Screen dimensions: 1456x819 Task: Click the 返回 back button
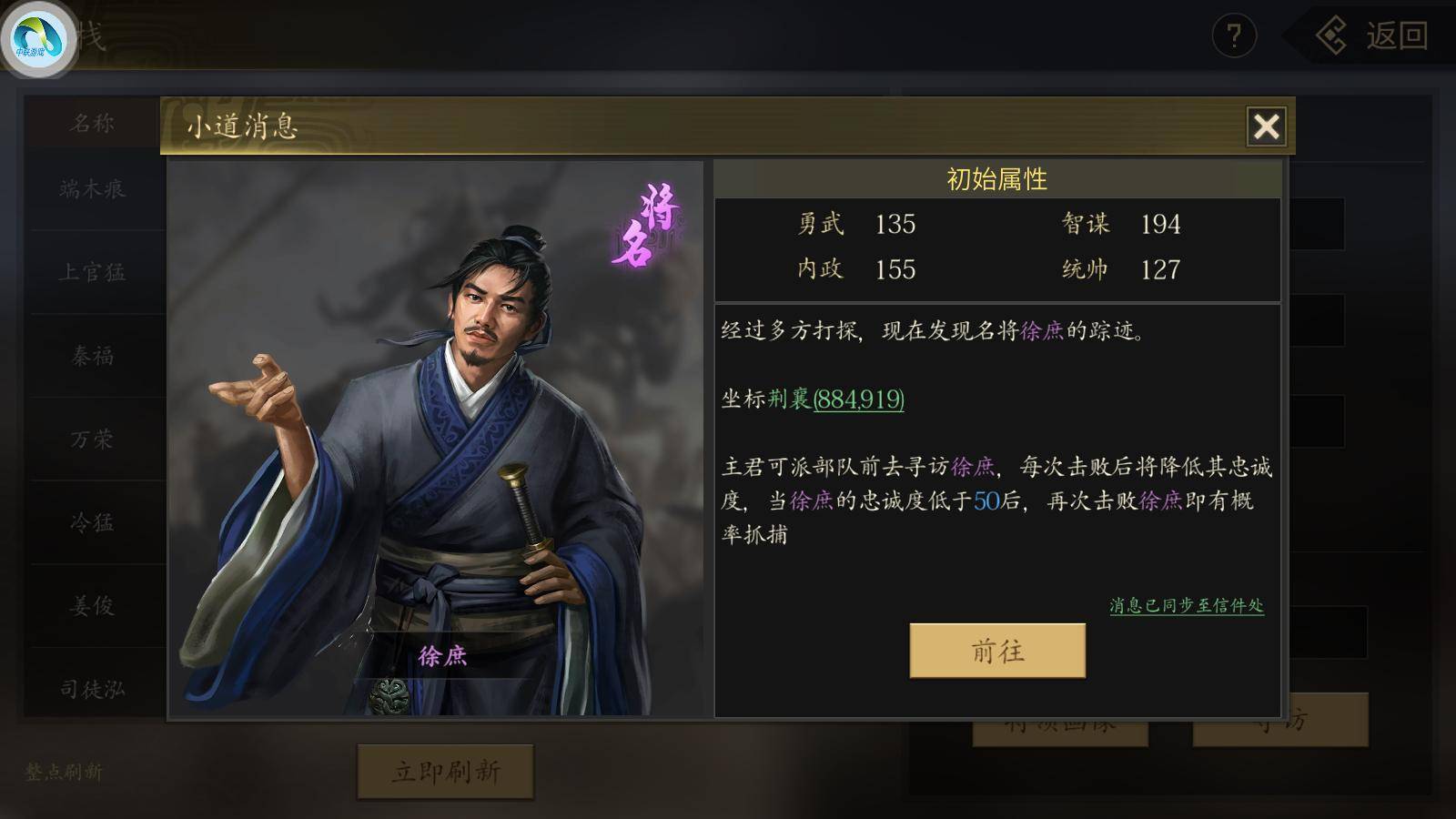pos(1374,36)
